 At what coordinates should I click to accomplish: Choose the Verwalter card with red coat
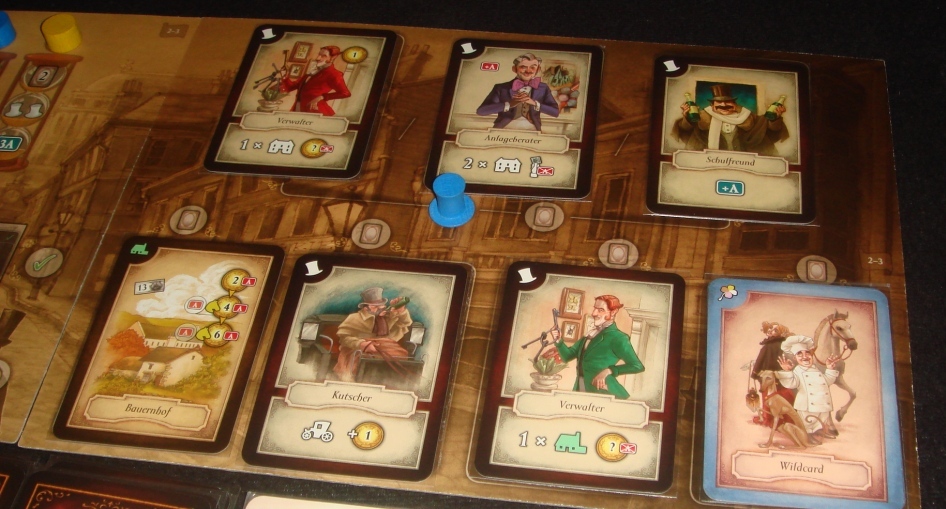pyautogui.click(x=302, y=100)
